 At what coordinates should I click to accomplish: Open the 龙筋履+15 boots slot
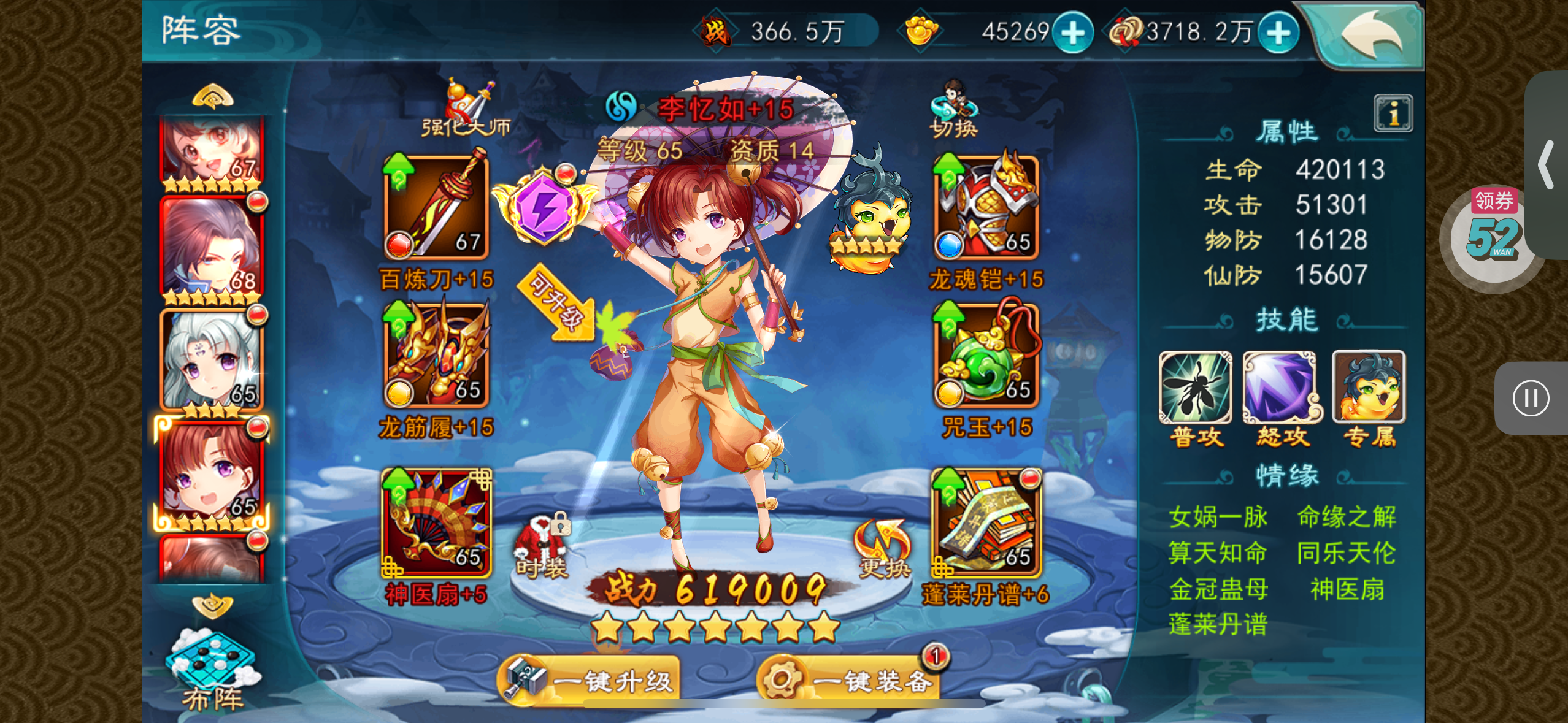(436, 356)
